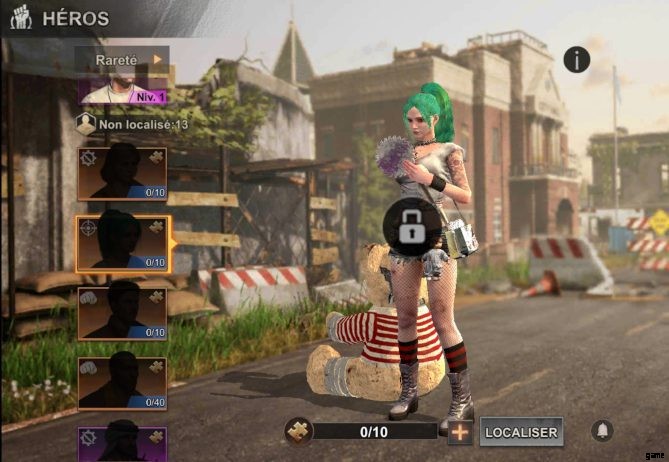Select the locked hero card showing 0/40
The width and height of the screenshot is (669, 462).
click(122, 383)
